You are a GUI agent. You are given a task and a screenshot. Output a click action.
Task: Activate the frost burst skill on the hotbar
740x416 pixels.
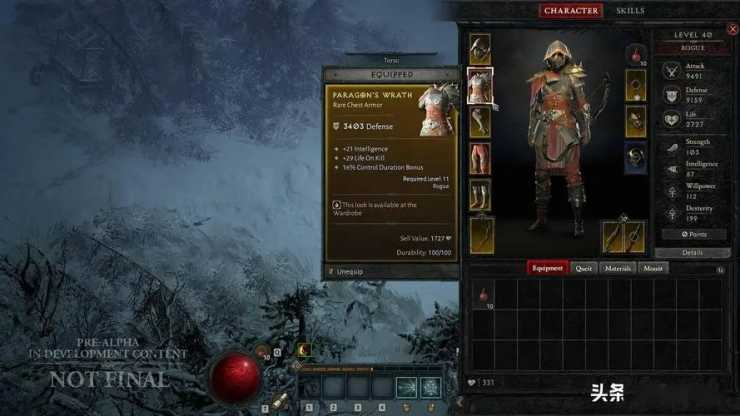(x=431, y=387)
